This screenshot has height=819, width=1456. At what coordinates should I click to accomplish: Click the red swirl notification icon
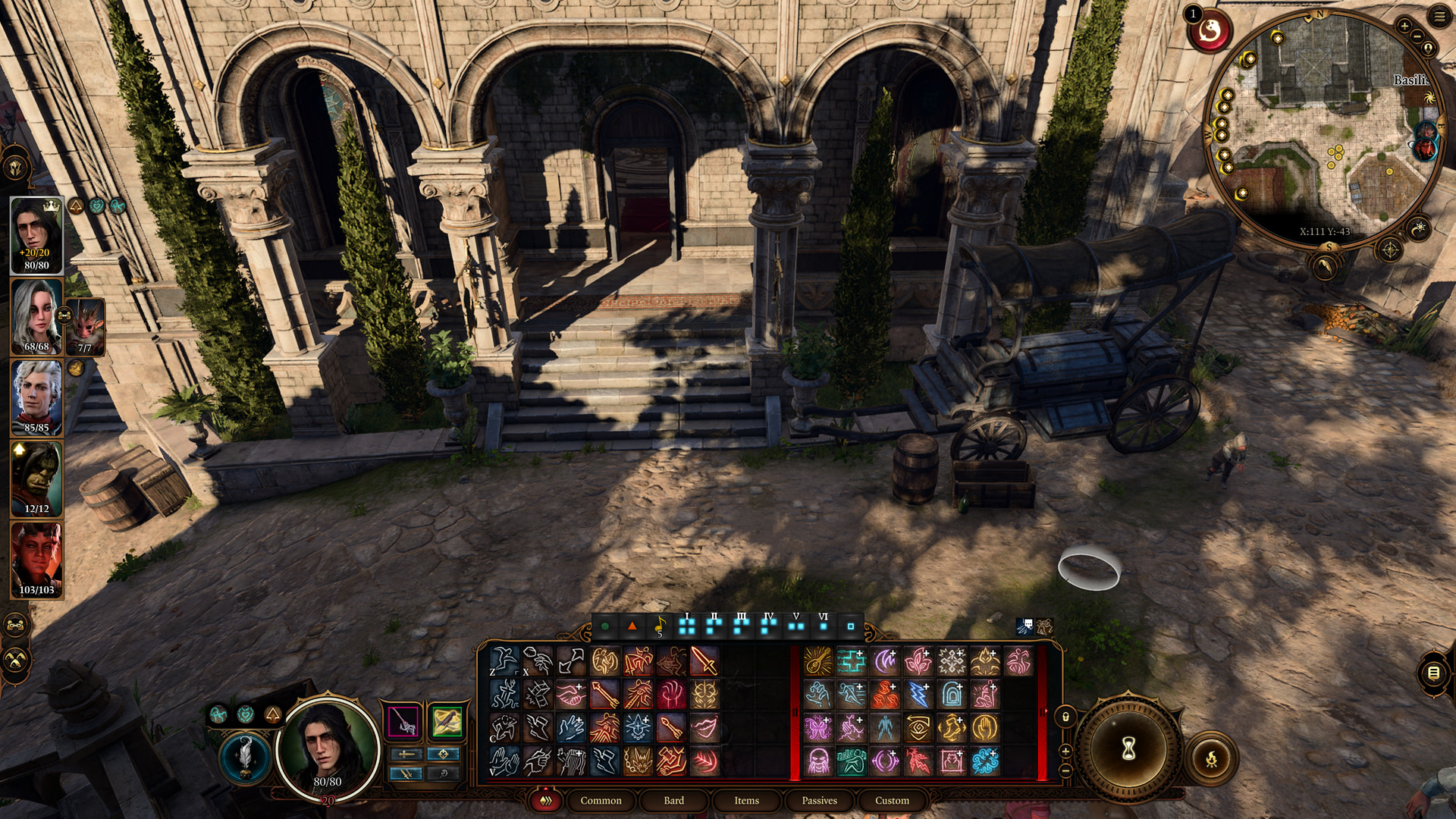click(x=1210, y=31)
